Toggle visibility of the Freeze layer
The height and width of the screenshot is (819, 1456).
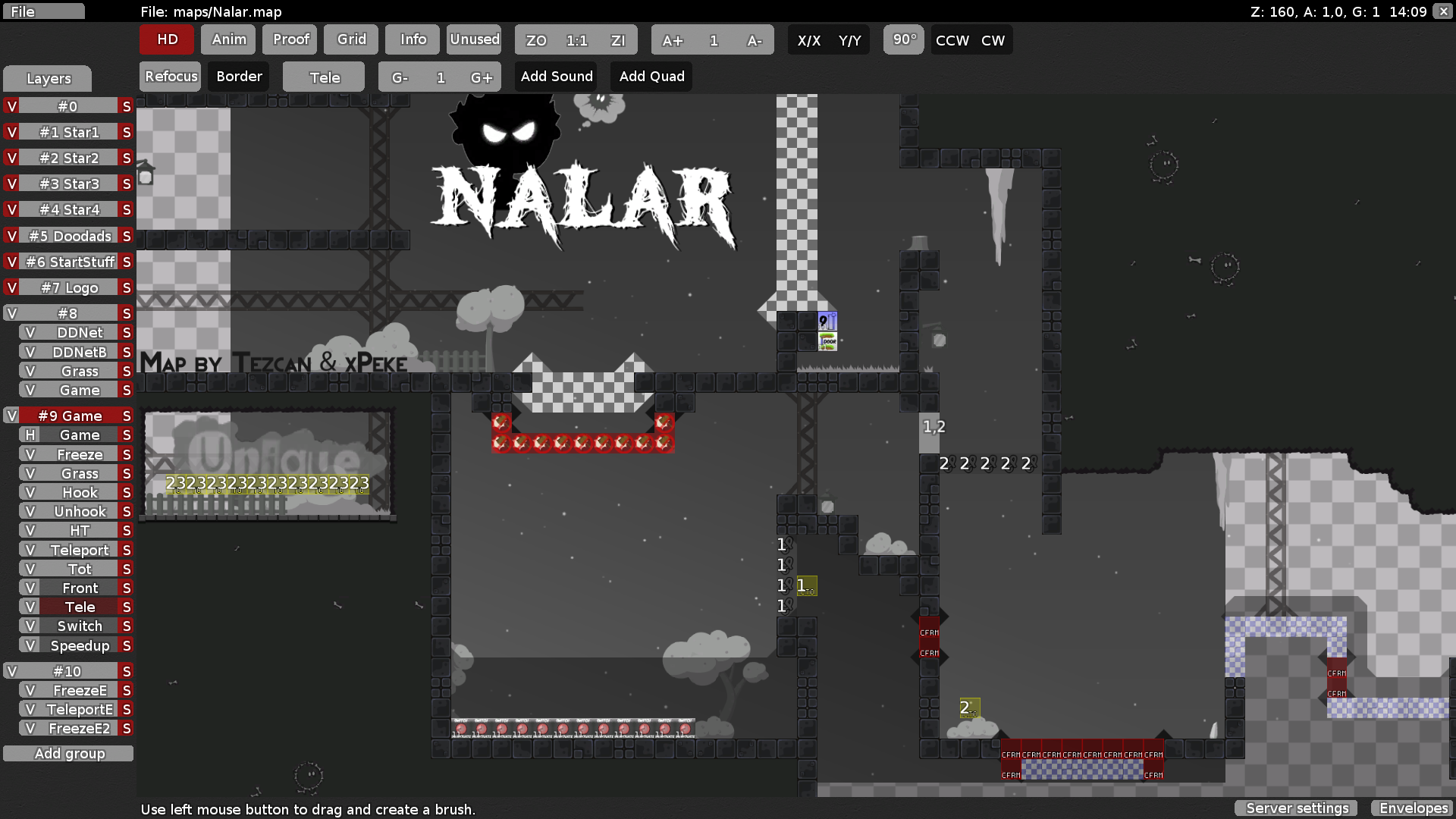30,453
